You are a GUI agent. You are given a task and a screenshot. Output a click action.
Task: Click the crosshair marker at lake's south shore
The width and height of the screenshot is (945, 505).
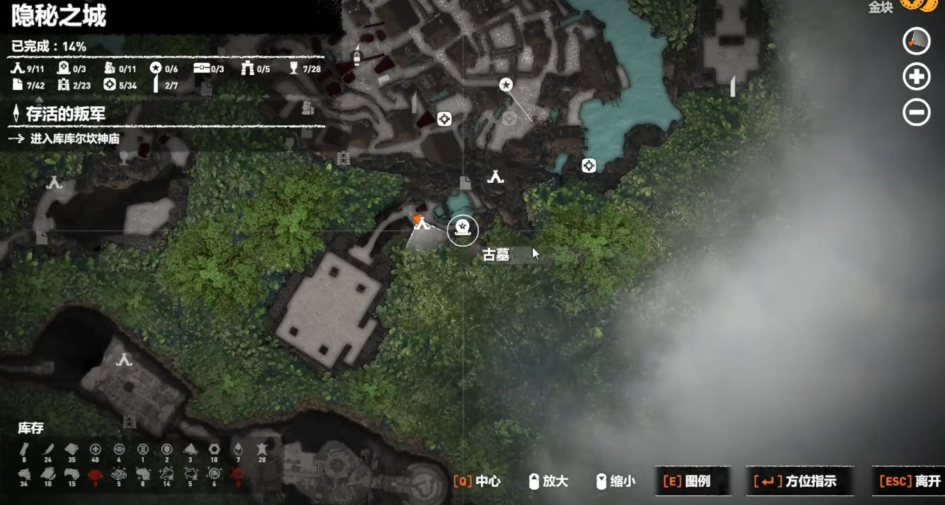(x=589, y=166)
